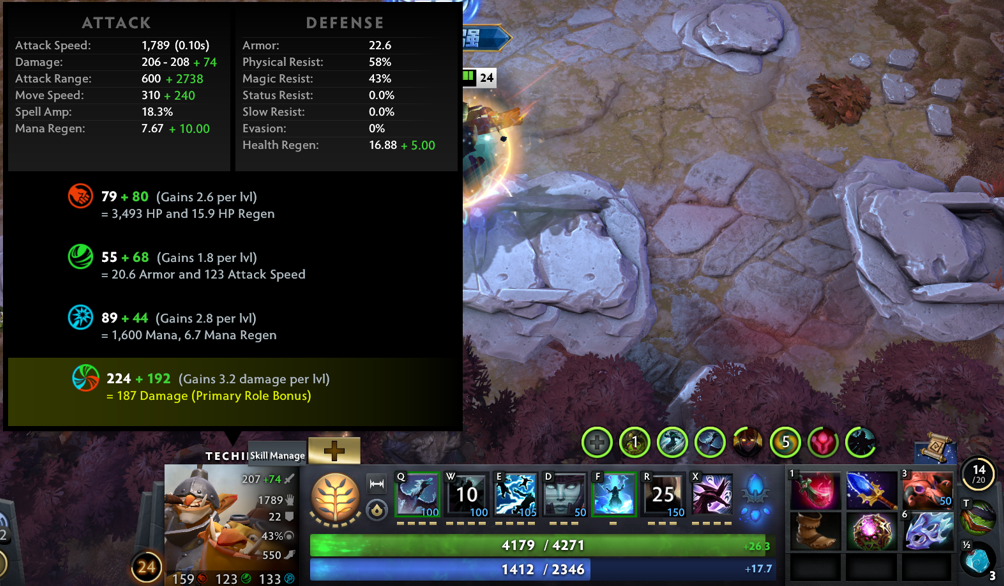Screen dimensions: 1004x586
Task: Trigger the X purple wings ability
Action: 712,496
